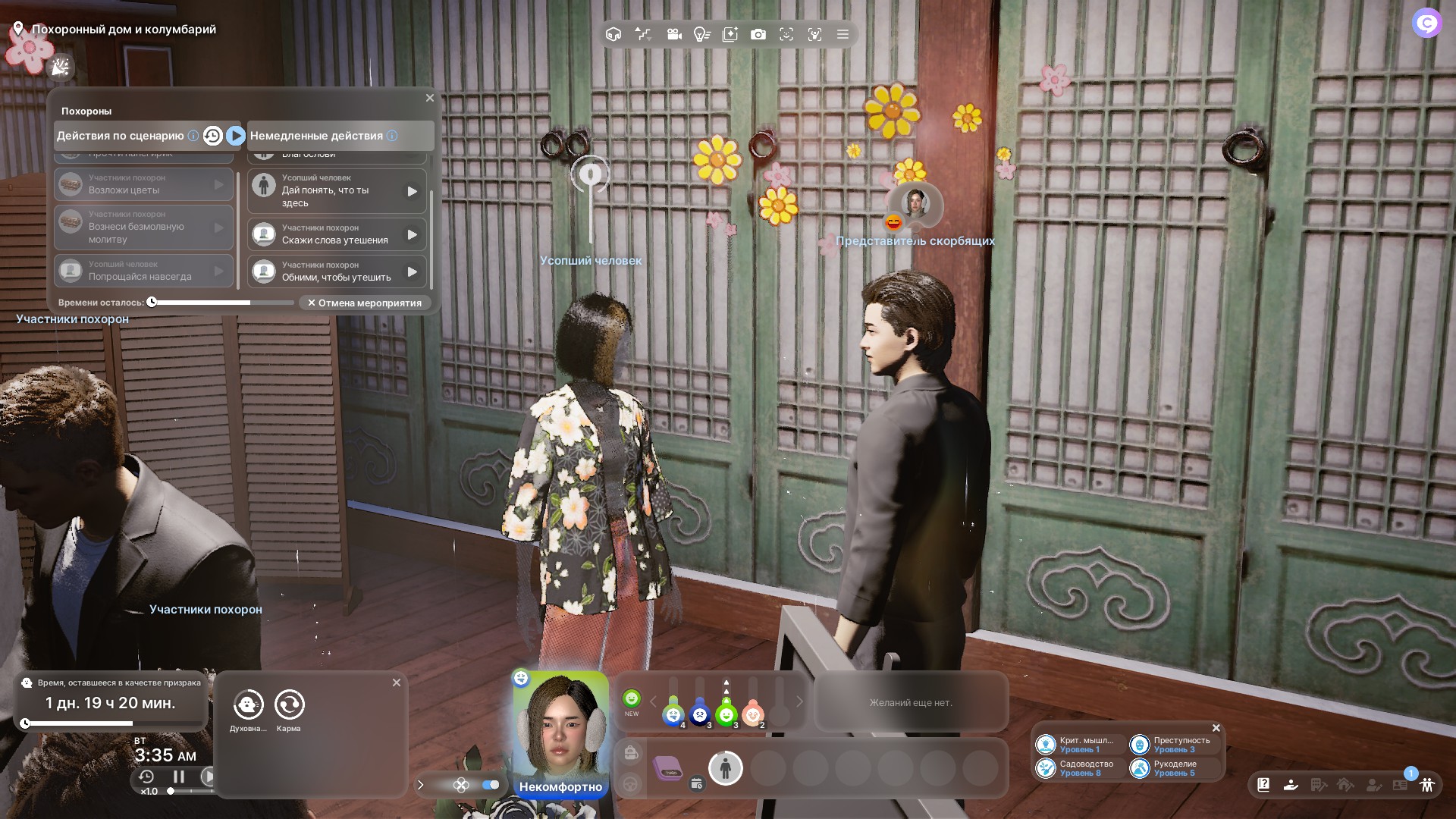Trigger the 'Дай понять, что ты здесь' action
Screen dimensions: 1456x819
point(412,191)
